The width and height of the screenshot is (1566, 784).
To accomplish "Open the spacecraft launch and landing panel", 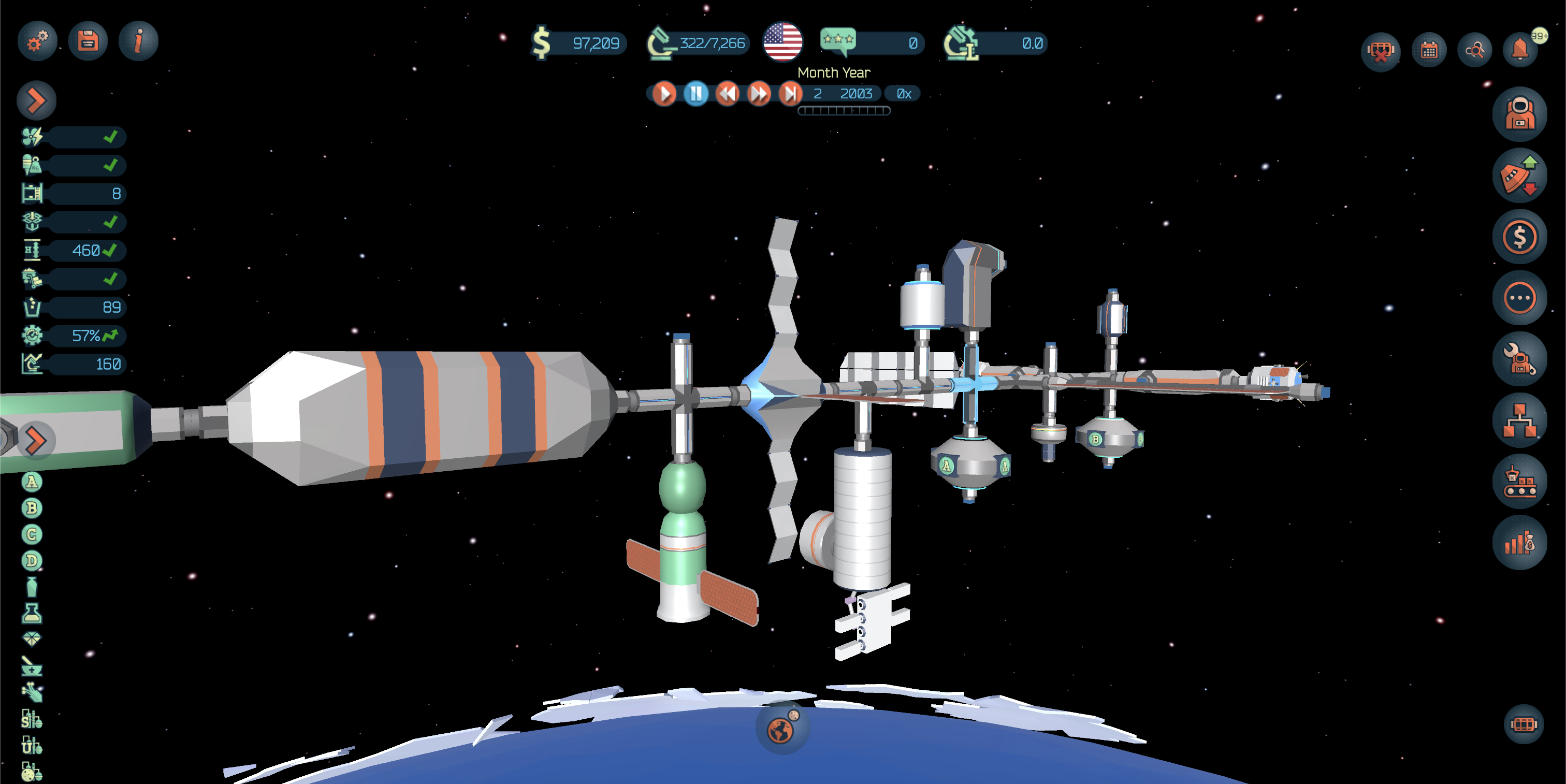I will pyautogui.click(x=1520, y=175).
